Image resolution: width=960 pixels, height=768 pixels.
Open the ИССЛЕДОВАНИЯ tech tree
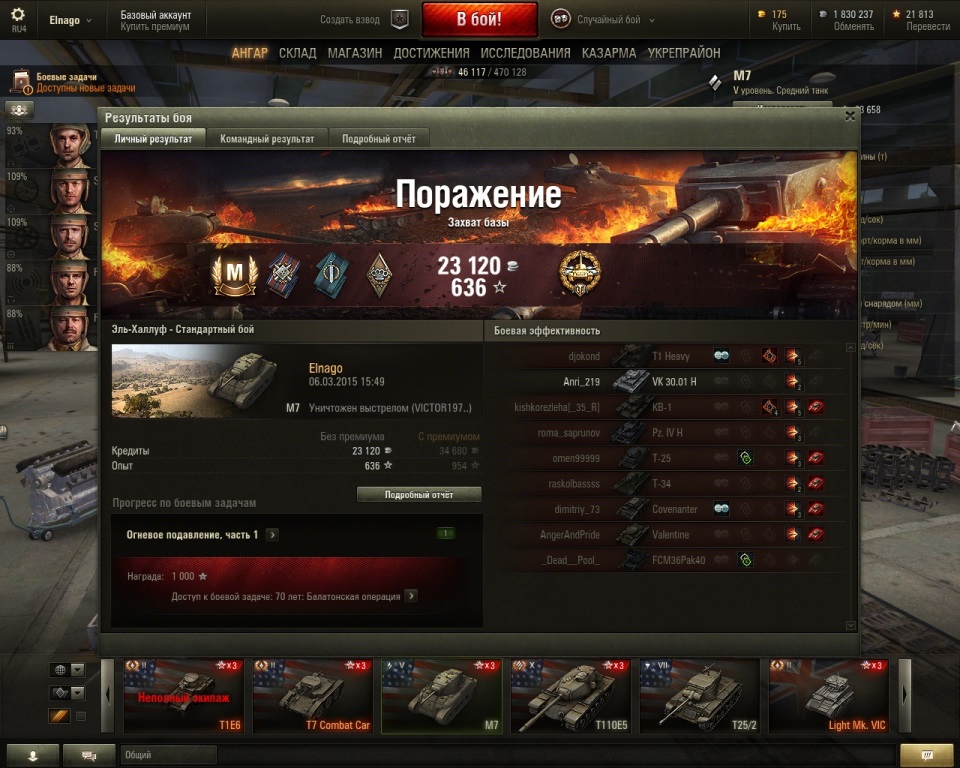tap(525, 53)
